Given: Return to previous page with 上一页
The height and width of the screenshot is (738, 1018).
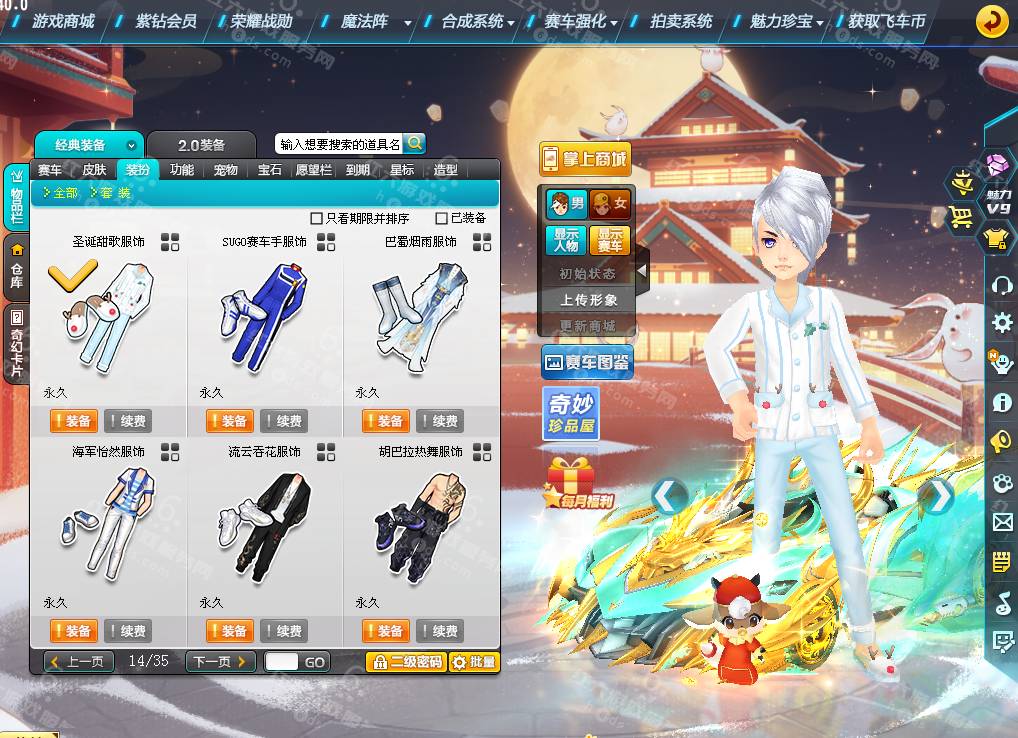Looking at the screenshot, I should click(x=79, y=662).
